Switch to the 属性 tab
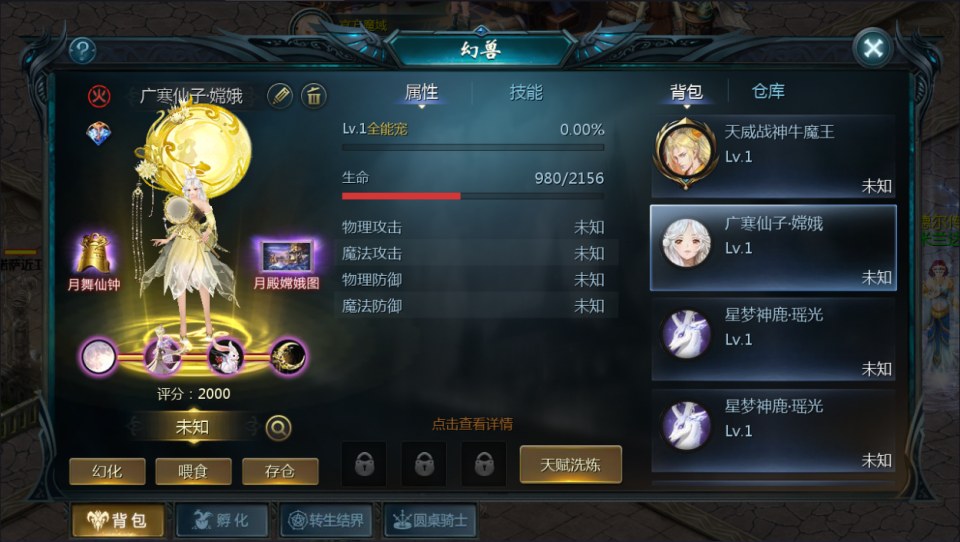This screenshot has height=542, width=960. click(421, 92)
